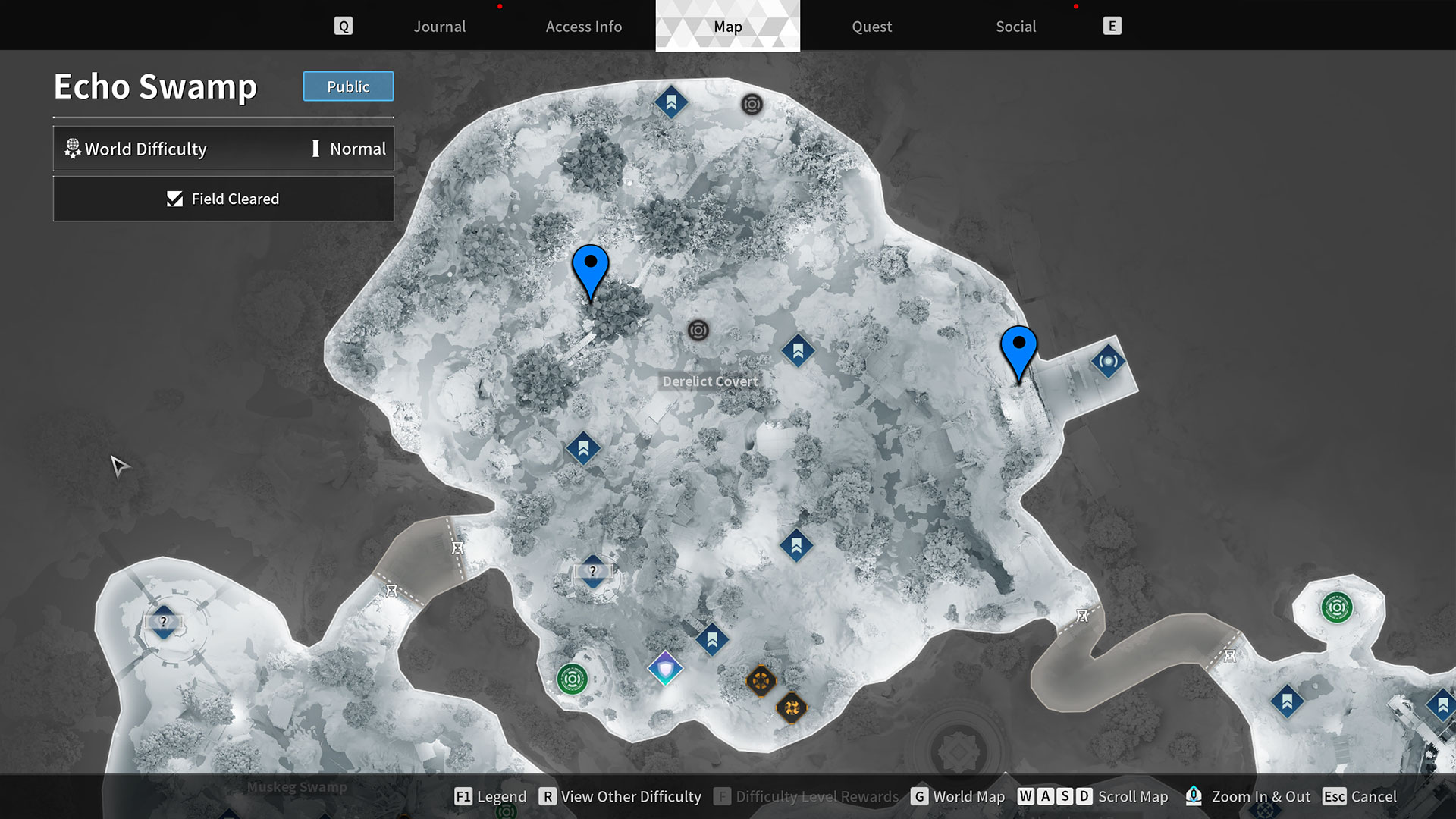Switch to the Quest tab
Screen dimensions: 1456x819
pyautogui.click(x=871, y=26)
